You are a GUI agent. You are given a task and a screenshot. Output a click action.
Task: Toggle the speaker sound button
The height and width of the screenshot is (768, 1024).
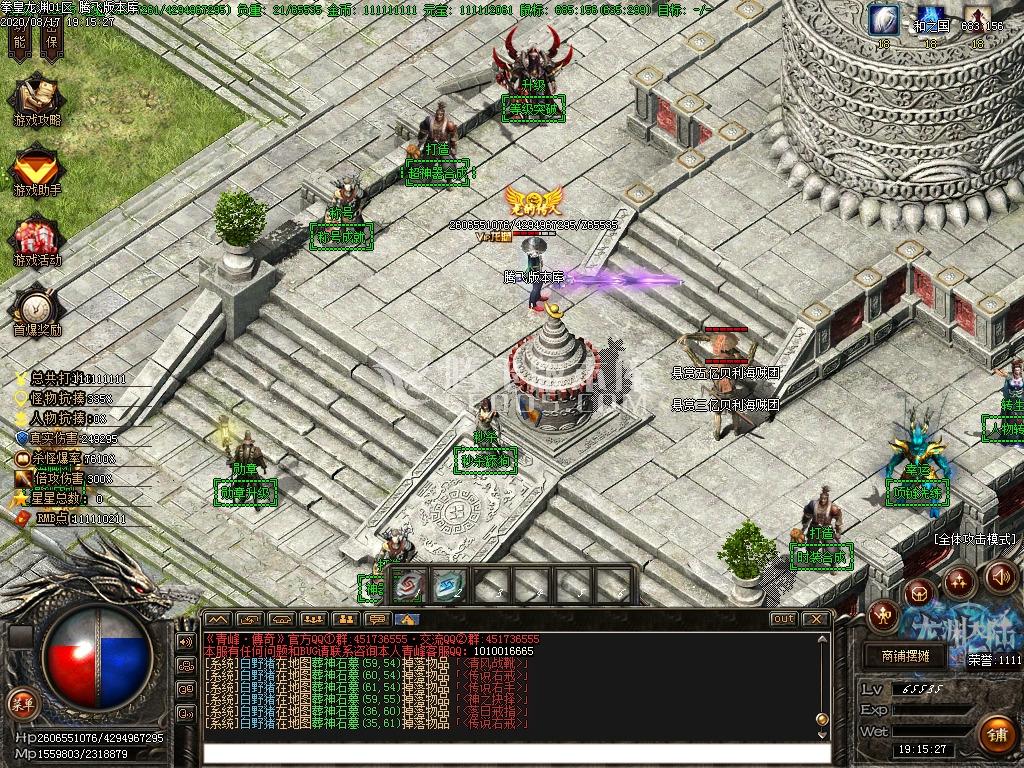[x=1001, y=577]
